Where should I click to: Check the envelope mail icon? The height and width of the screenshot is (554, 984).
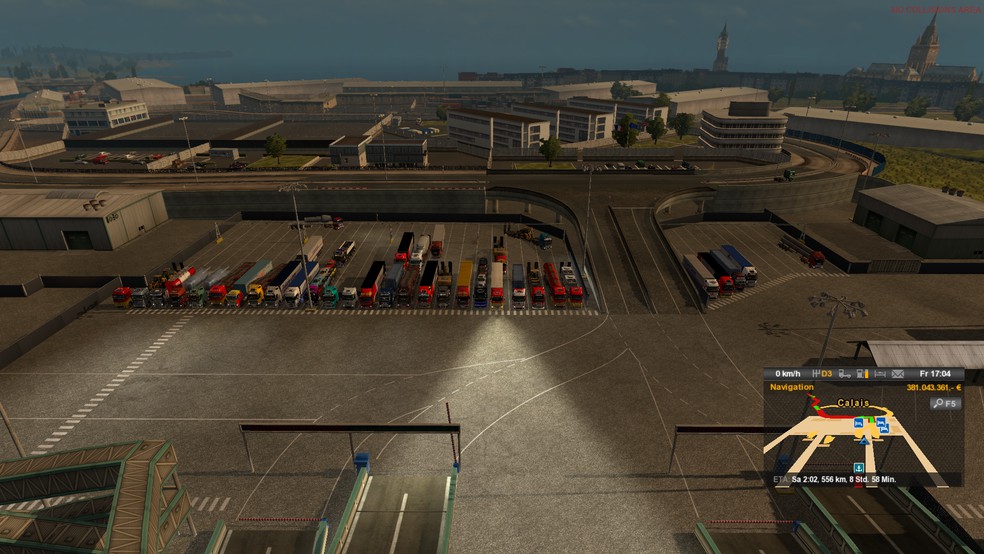pos(898,374)
